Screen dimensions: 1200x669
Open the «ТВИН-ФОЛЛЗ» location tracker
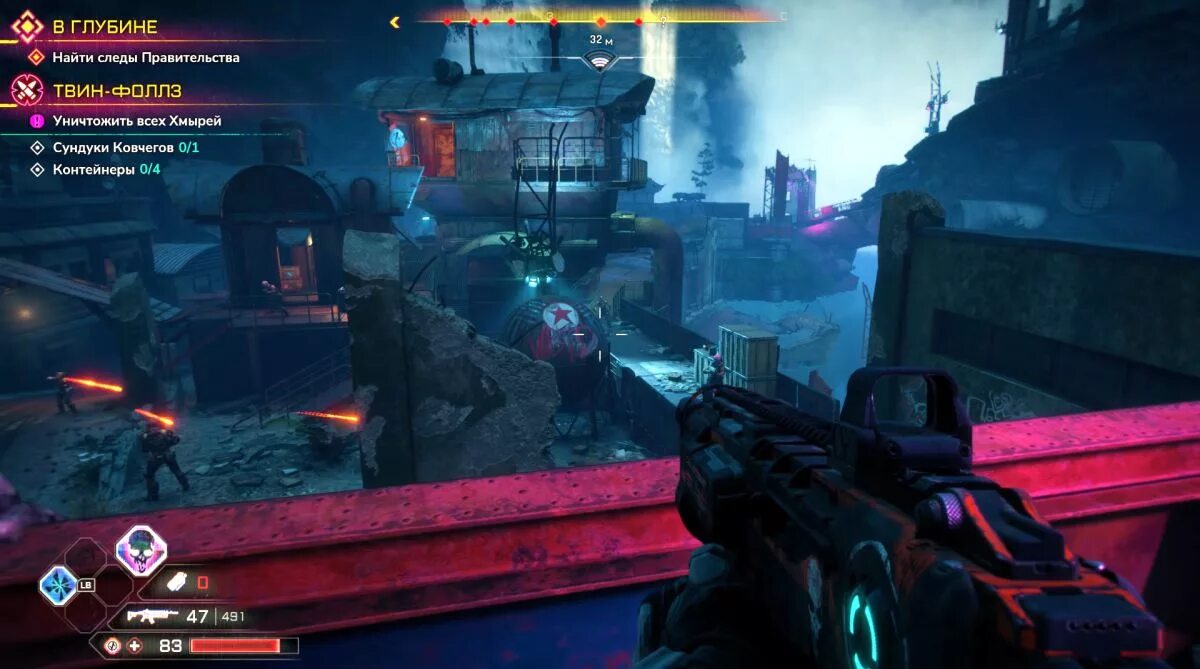pos(117,91)
